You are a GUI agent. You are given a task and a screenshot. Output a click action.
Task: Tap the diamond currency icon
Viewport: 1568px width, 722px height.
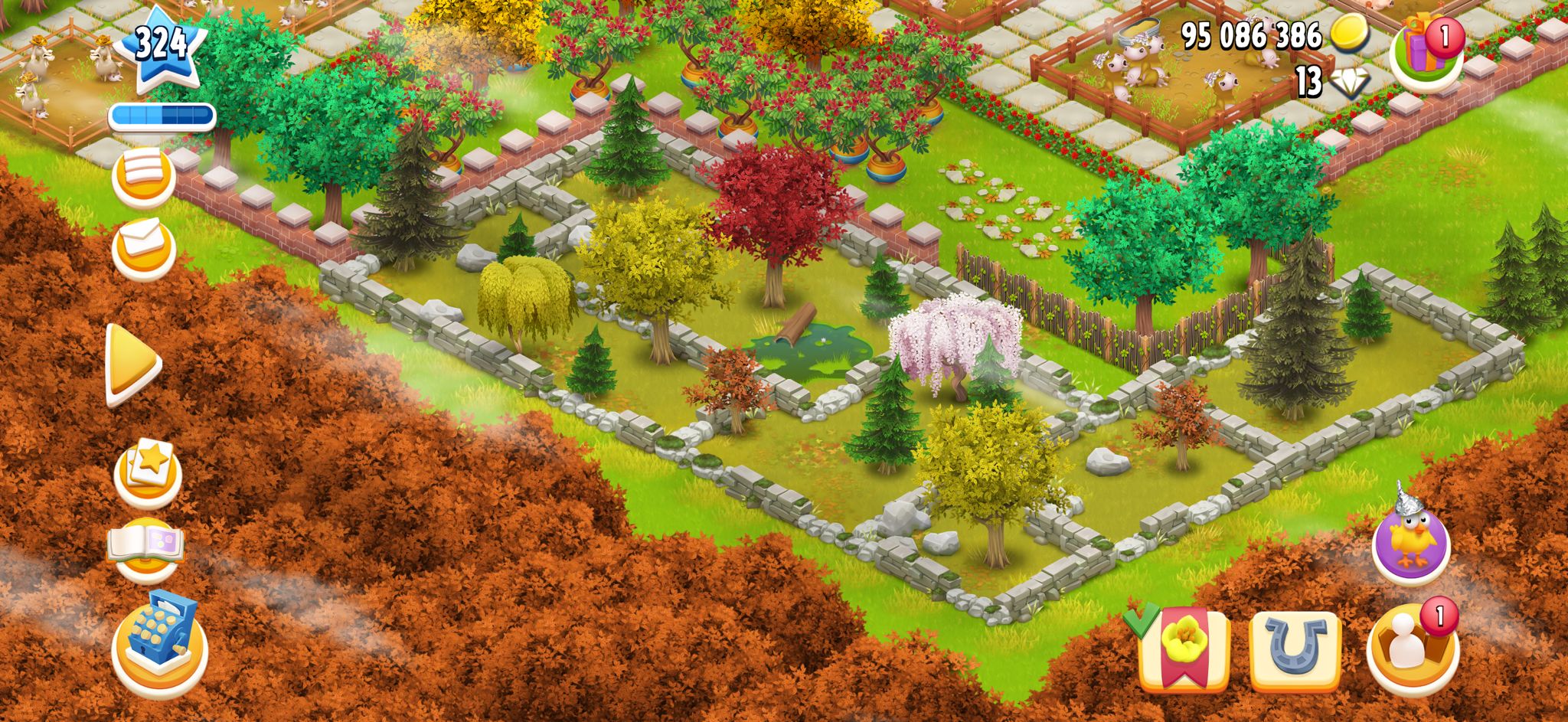pos(1350,82)
